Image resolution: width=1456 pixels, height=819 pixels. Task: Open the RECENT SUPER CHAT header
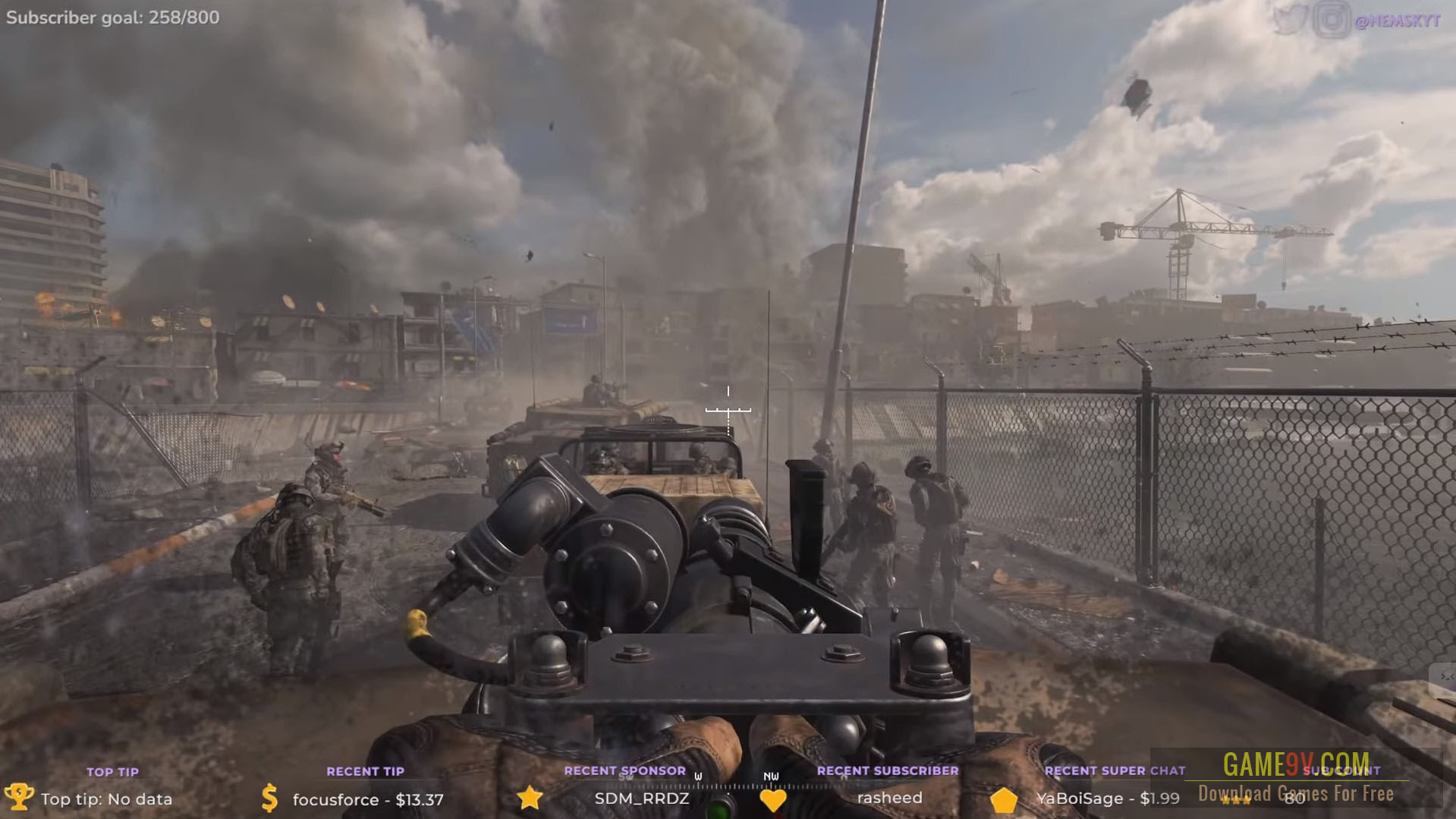pyautogui.click(x=1114, y=771)
